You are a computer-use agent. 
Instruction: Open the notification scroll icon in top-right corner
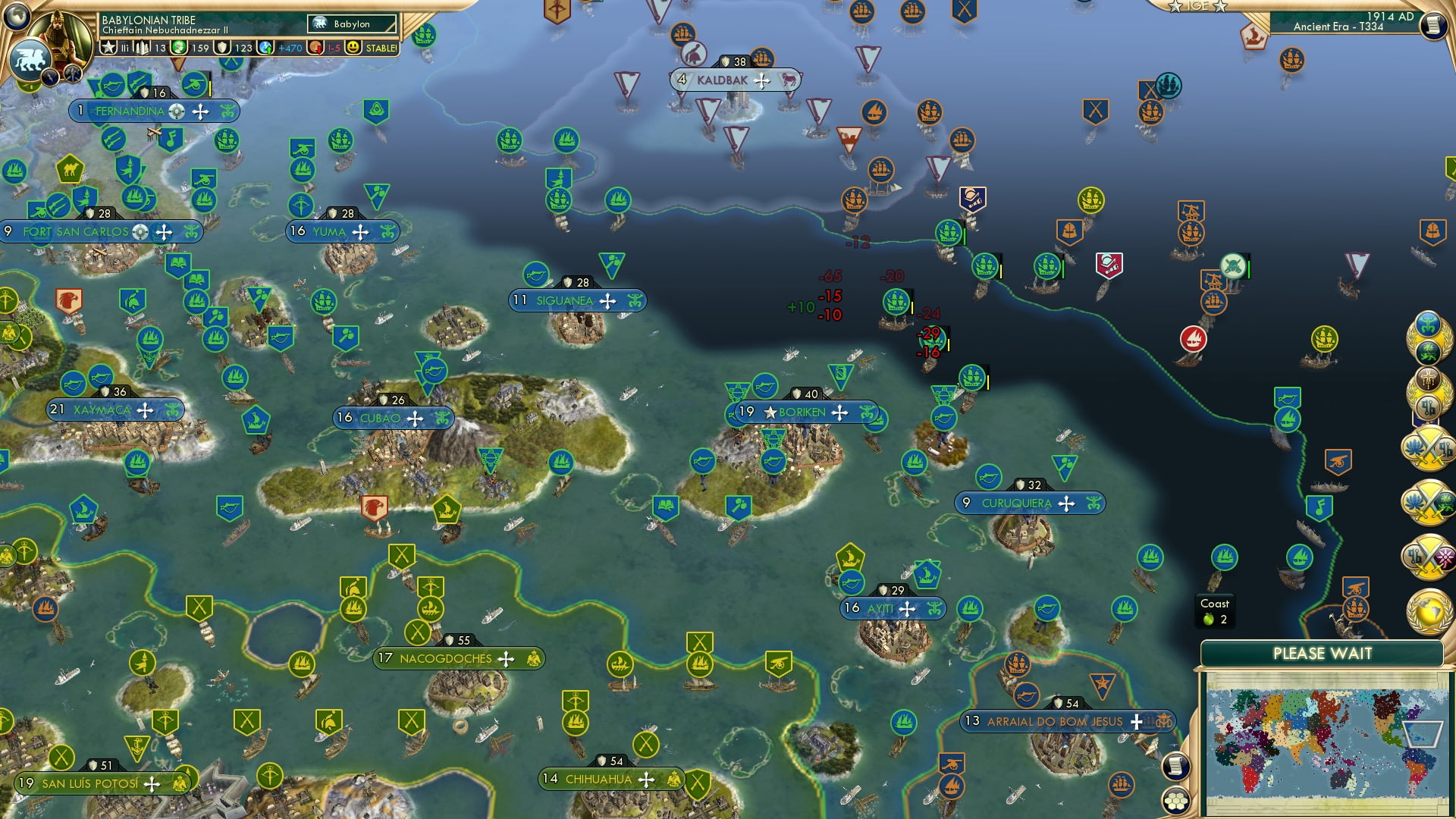pos(1436,24)
